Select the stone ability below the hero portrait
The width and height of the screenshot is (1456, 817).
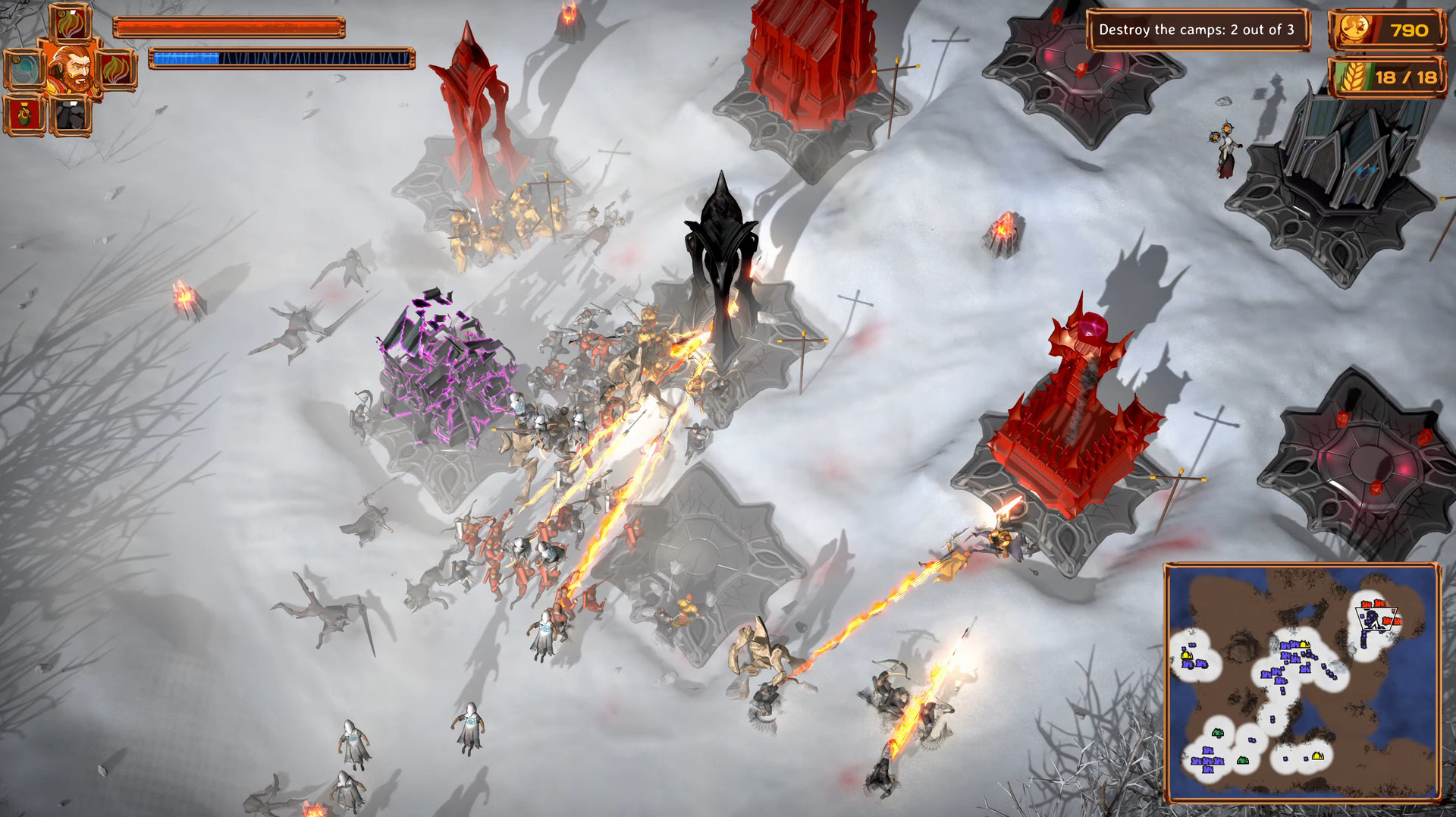[x=70, y=115]
